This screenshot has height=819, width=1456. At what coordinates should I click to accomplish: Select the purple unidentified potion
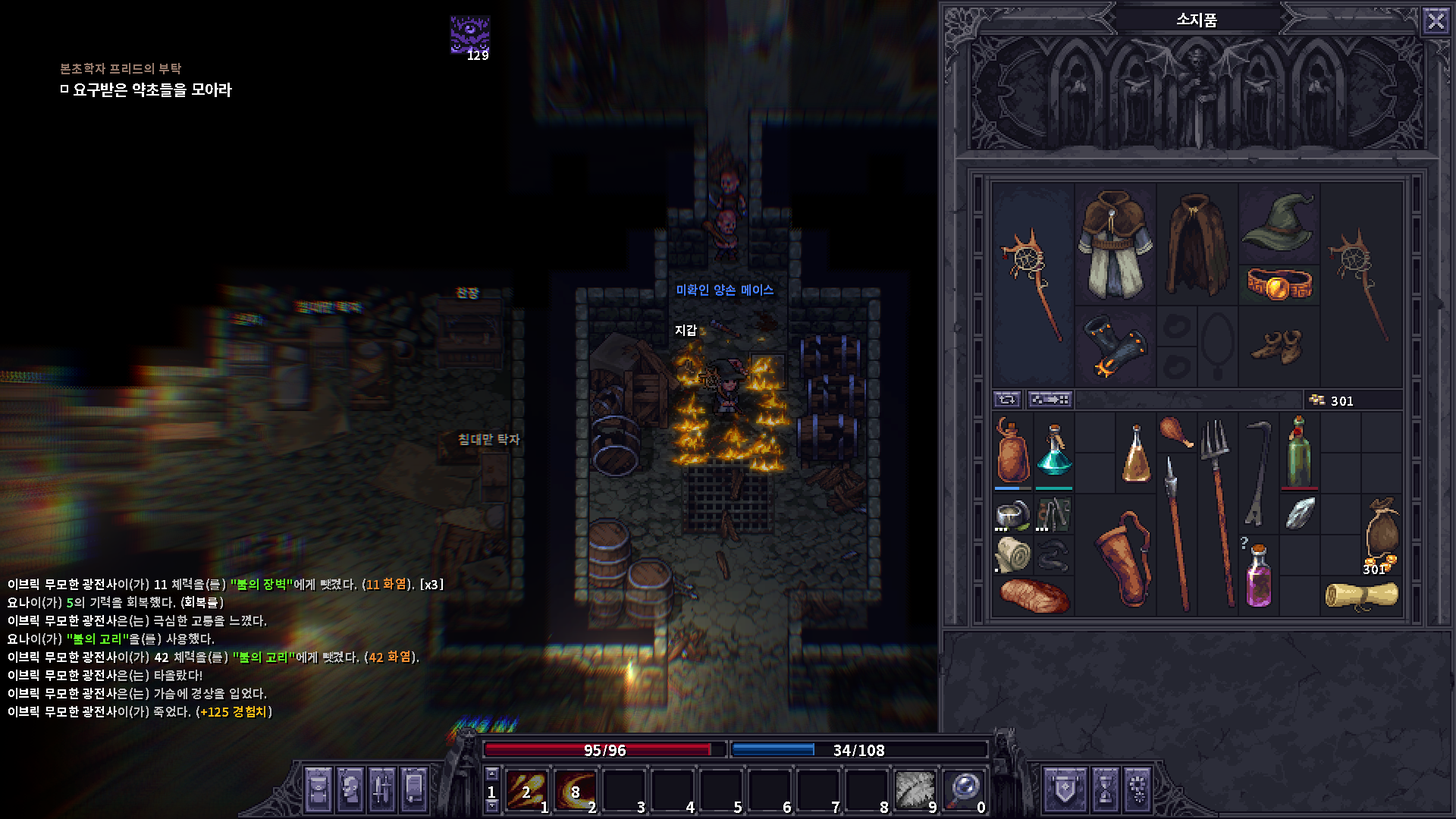[x=1258, y=576]
